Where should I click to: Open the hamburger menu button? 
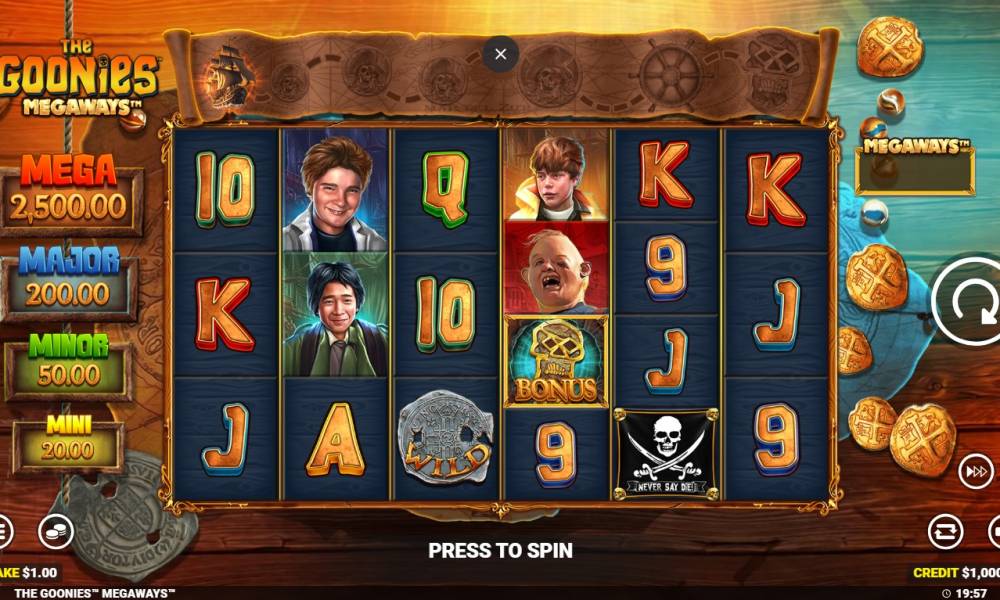pyautogui.click(x=3, y=532)
